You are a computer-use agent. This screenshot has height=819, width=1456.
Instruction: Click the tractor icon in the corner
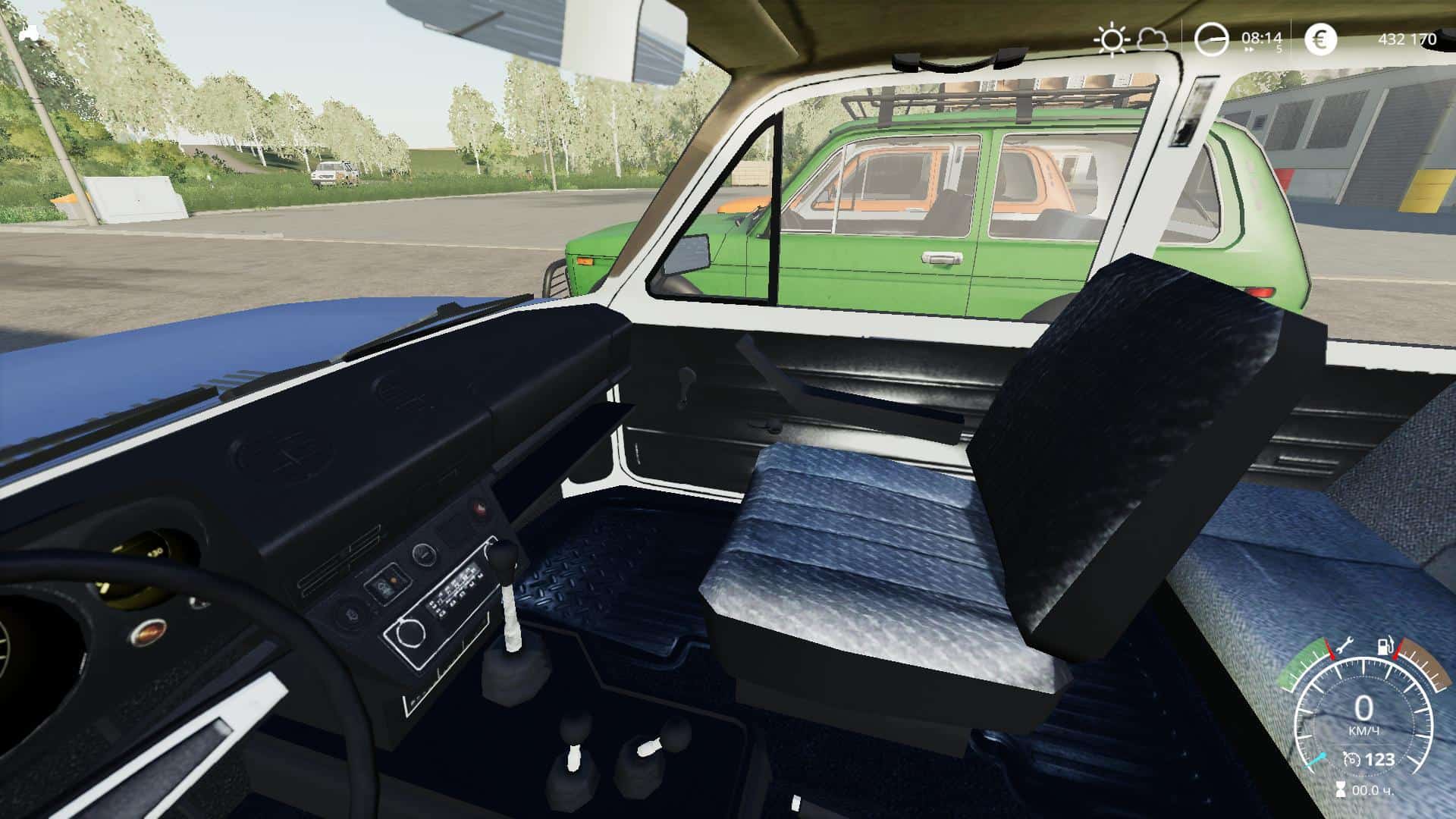click(x=30, y=33)
